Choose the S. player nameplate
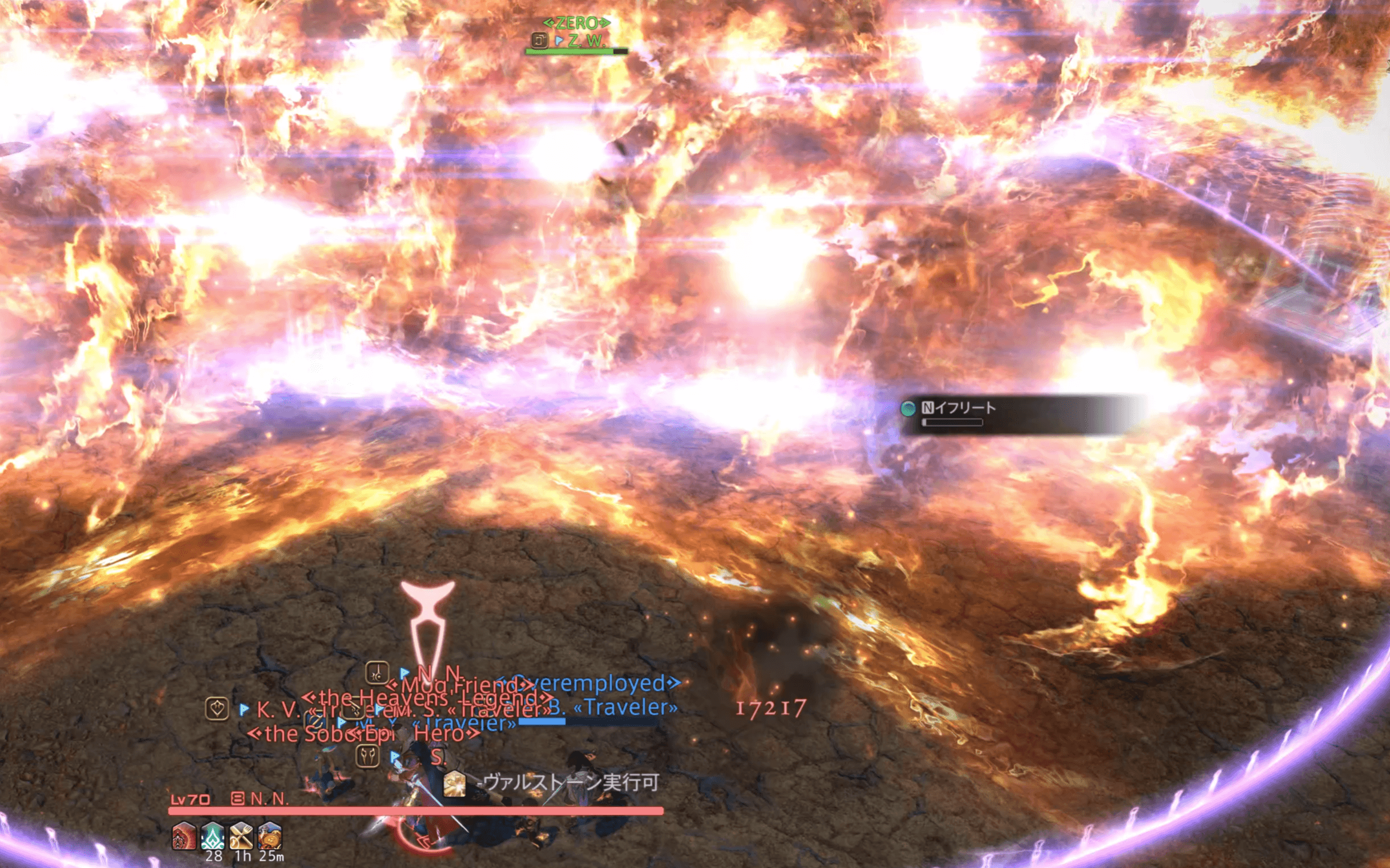This screenshot has height=868, width=1390. click(437, 757)
